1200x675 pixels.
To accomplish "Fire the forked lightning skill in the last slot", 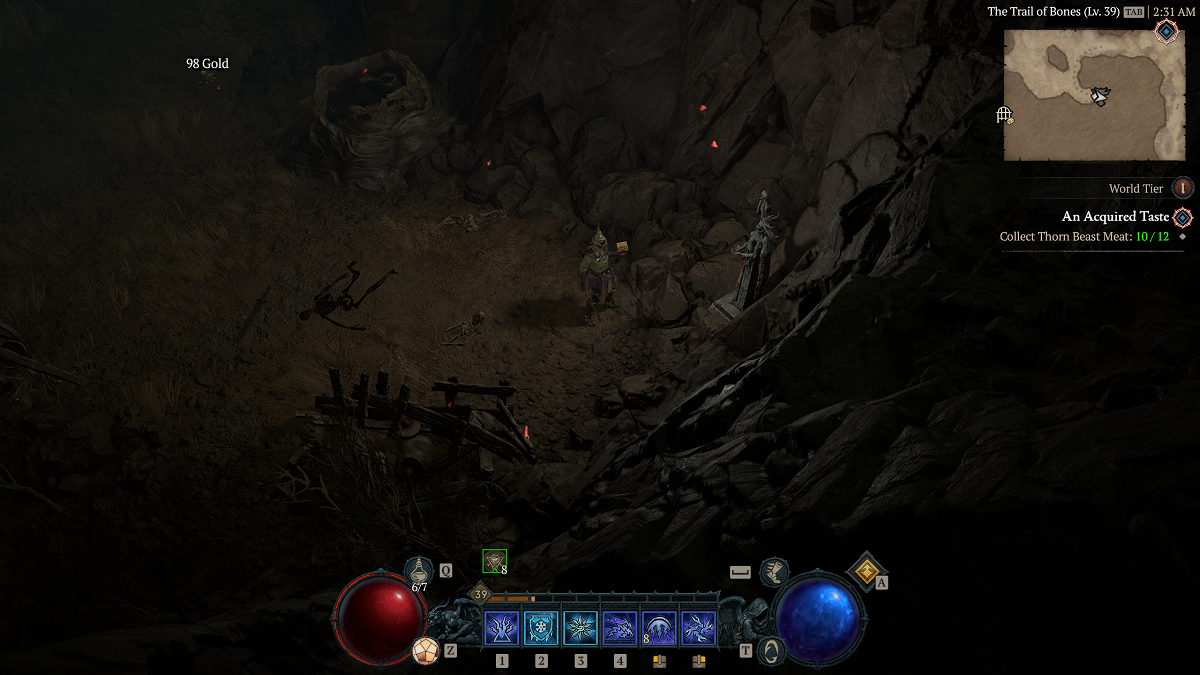I will [699, 628].
